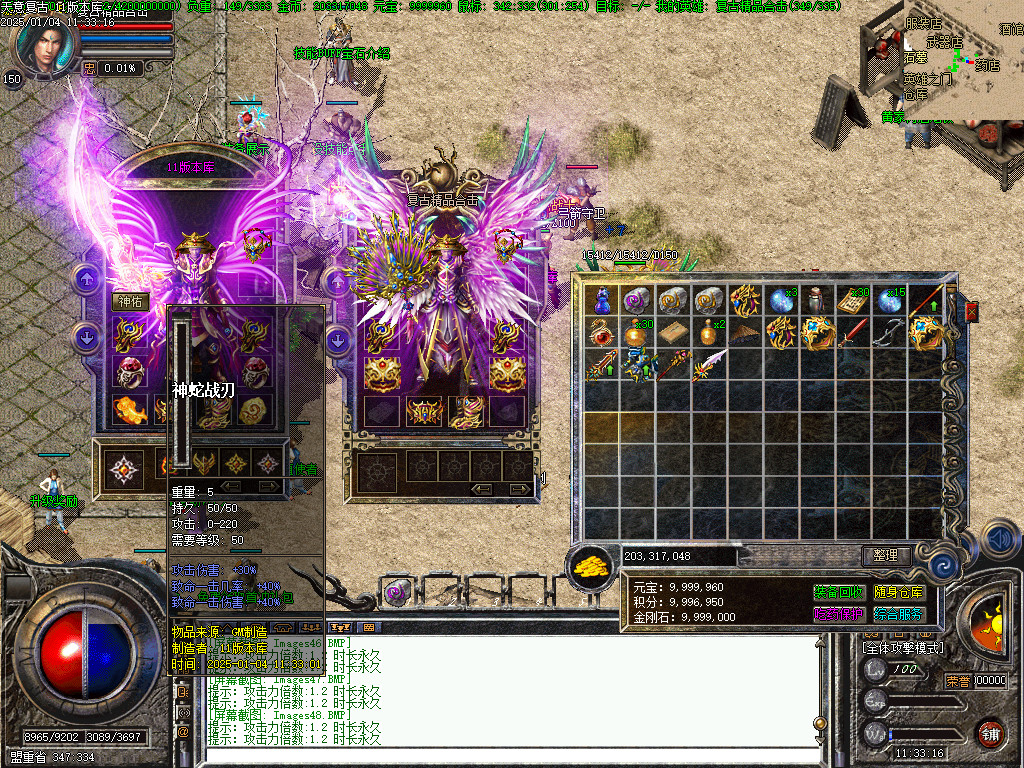Click the gold ingot pile icon

click(x=592, y=566)
